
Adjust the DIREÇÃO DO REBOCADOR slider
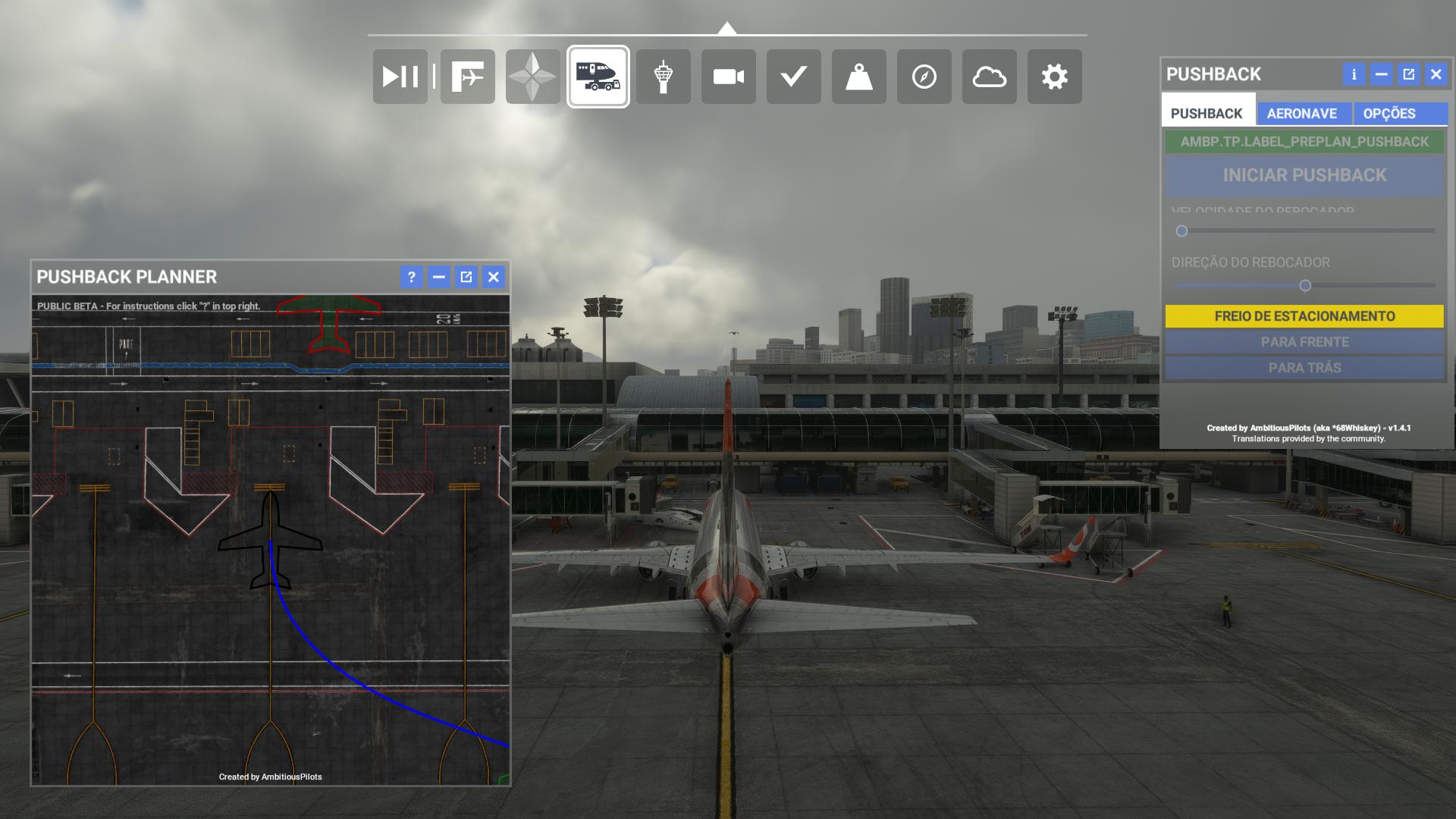pyautogui.click(x=1306, y=285)
